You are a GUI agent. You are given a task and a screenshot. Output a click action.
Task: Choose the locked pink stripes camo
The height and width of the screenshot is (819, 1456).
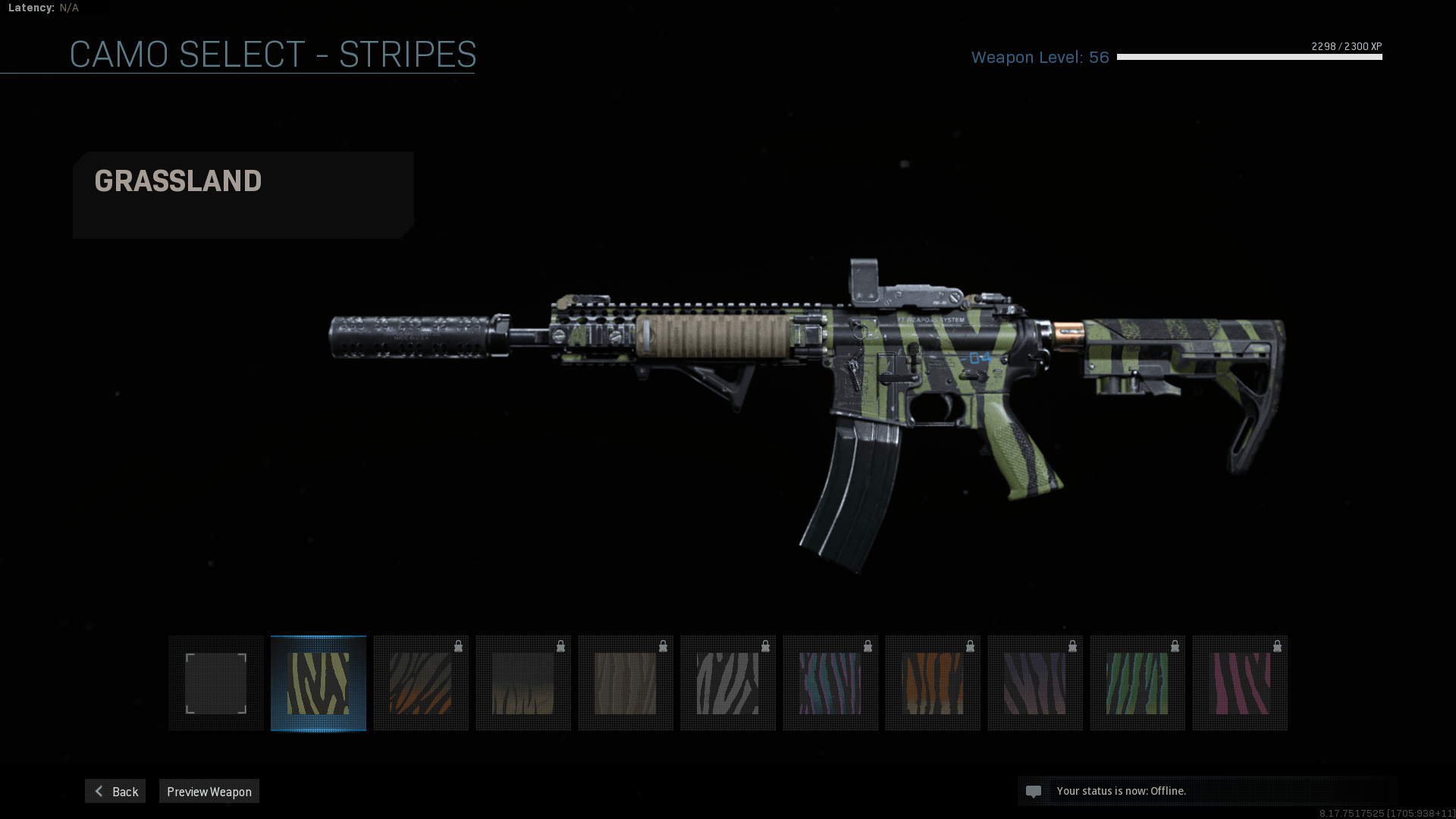(x=1240, y=683)
